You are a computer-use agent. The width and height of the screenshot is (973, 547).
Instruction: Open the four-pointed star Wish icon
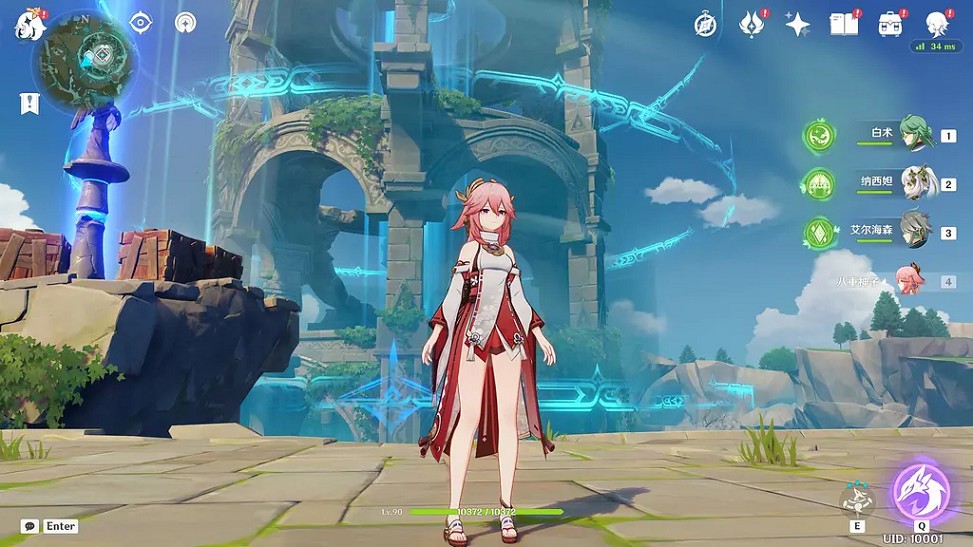pyautogui.click(x=797, y=25)
